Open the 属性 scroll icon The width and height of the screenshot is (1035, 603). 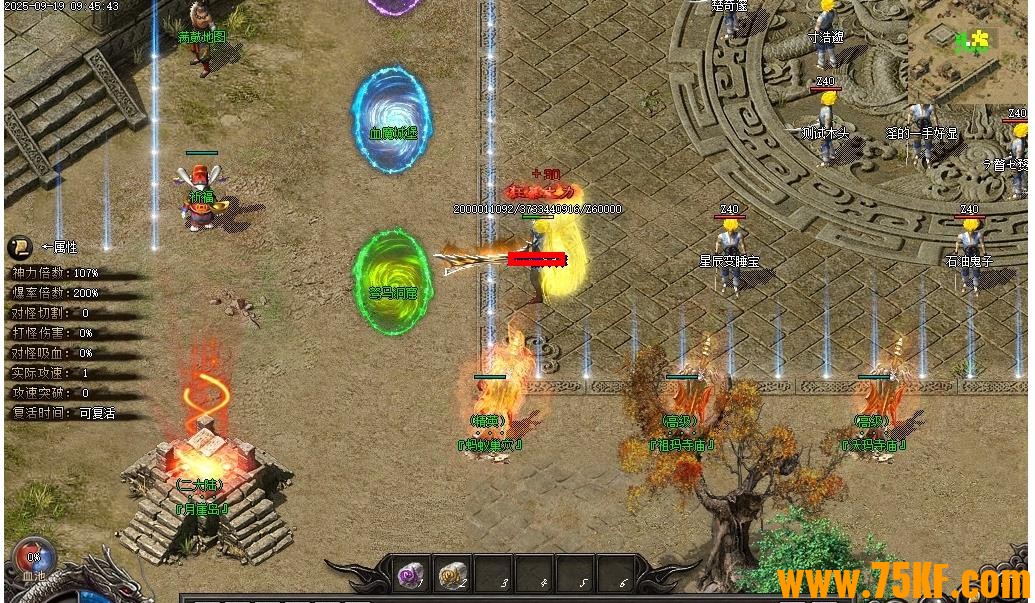click(x=19, y=247)
